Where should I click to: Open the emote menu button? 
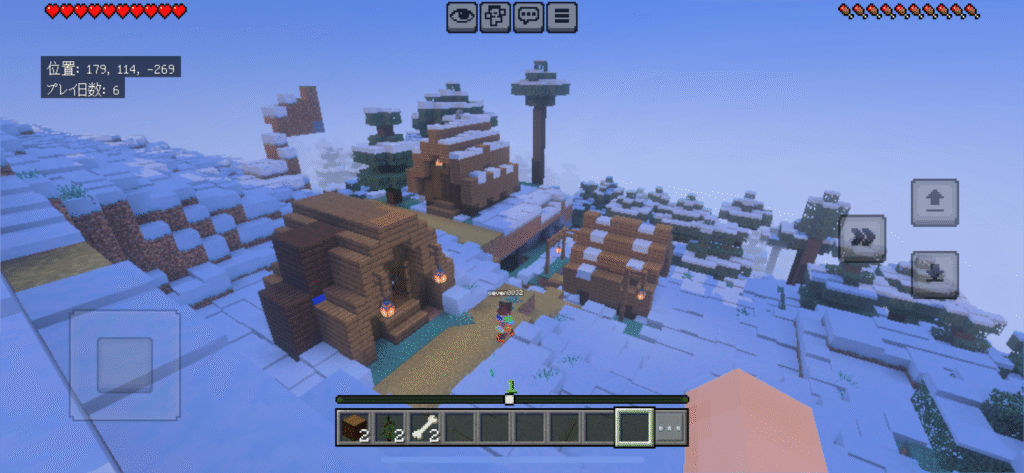click(x=495, y=16)
